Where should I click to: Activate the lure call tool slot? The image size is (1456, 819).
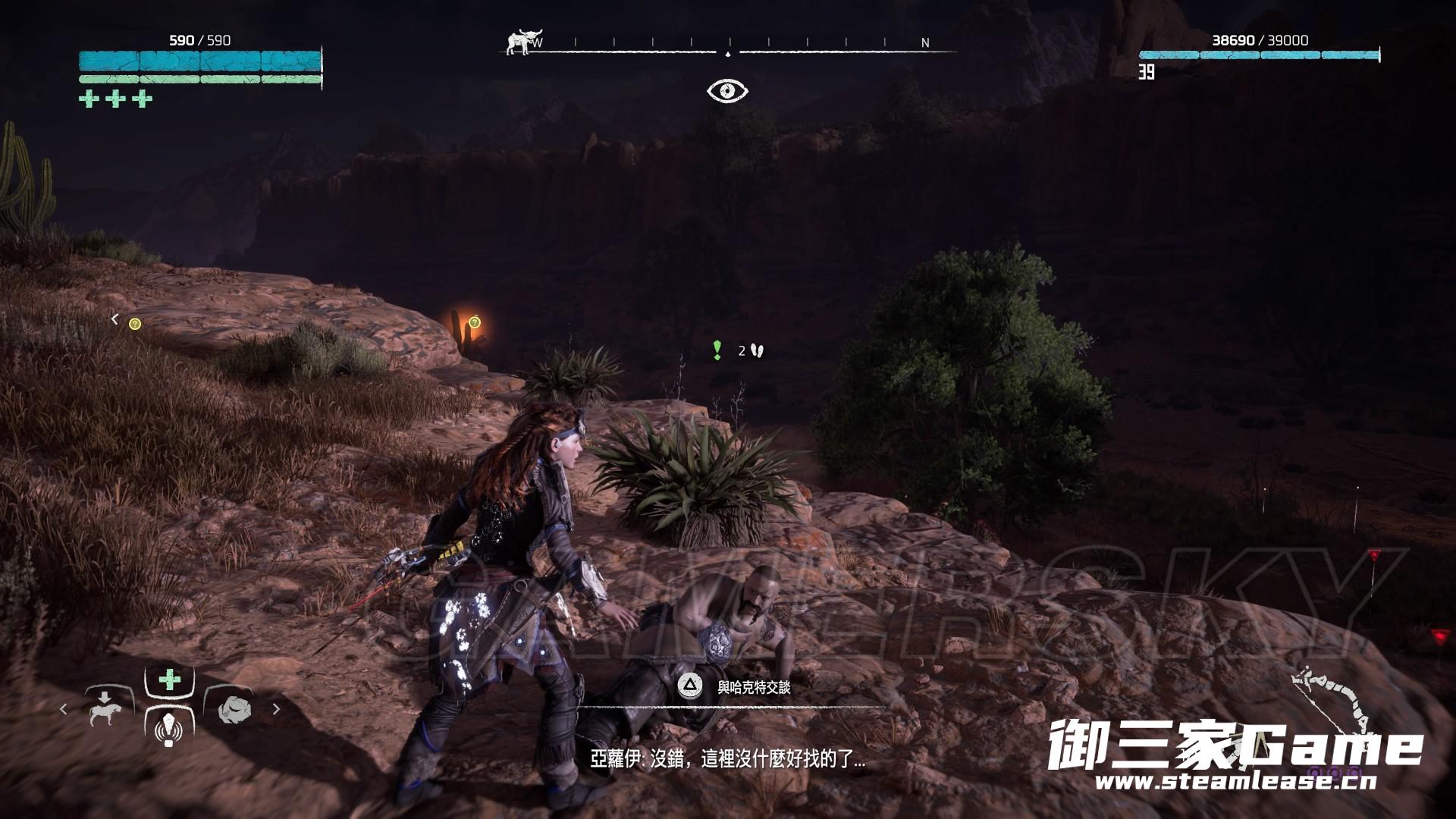168,730
